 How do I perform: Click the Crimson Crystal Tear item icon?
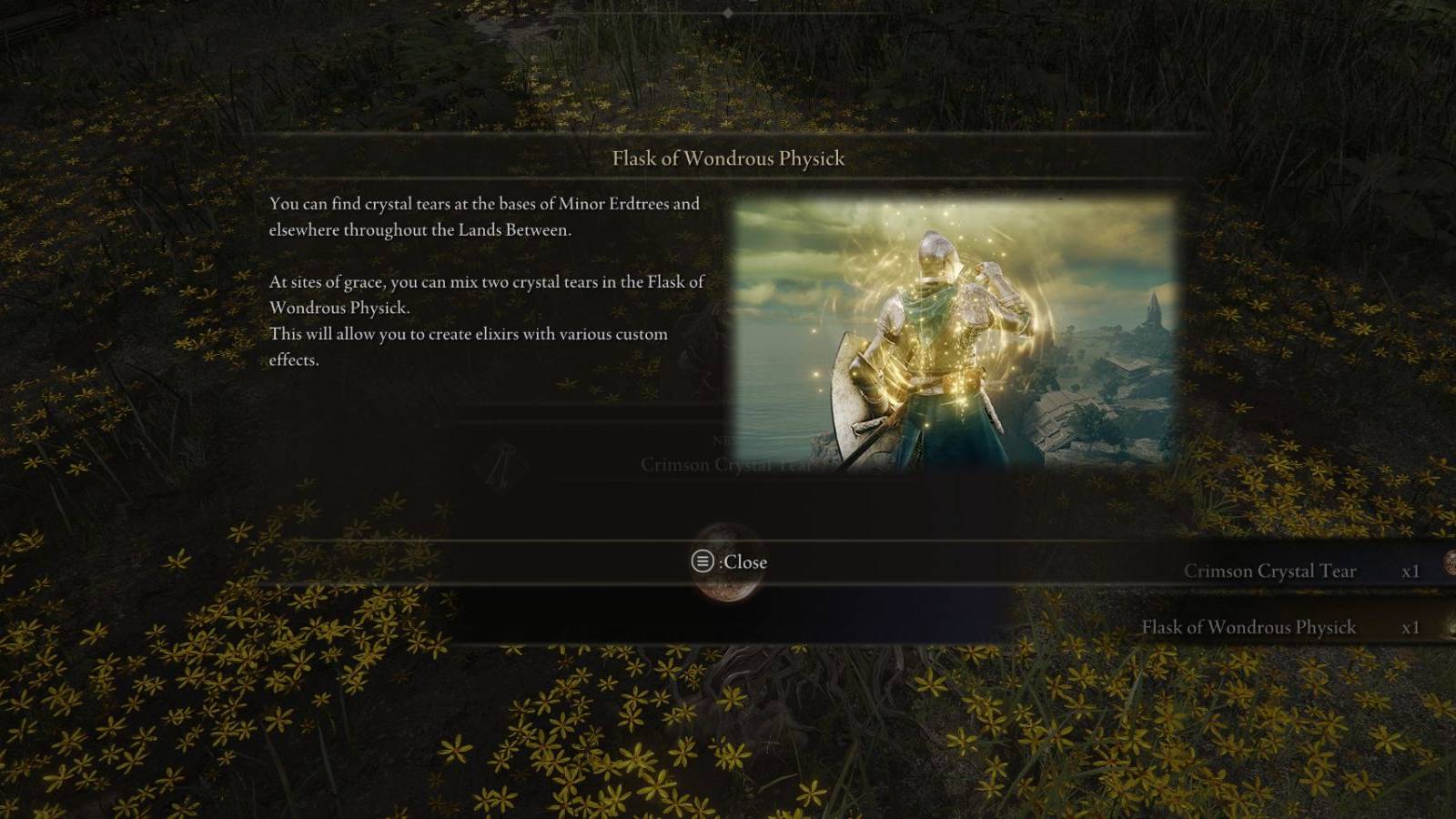point(1449,562)
